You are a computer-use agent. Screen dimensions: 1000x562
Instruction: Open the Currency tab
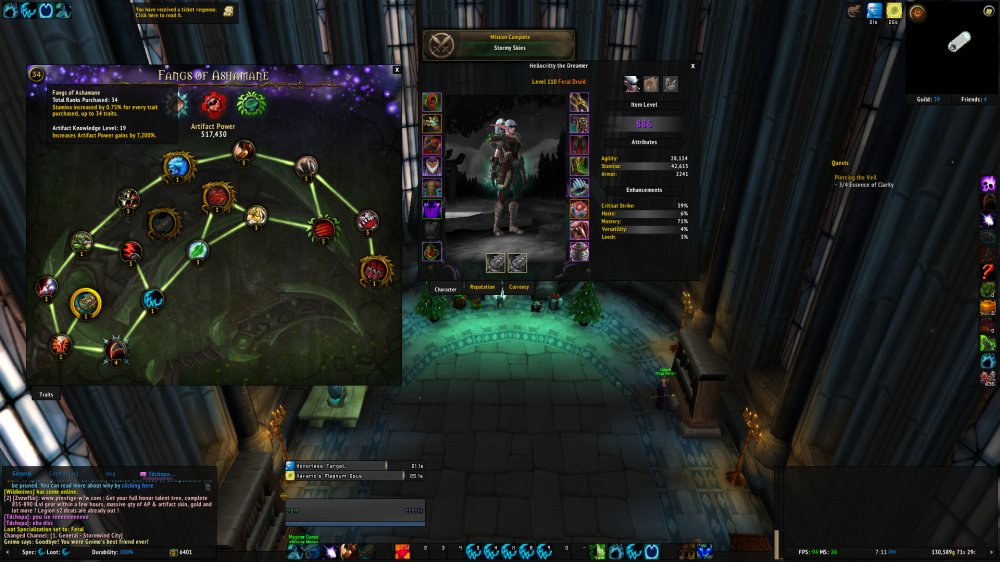[x=519, y=288]
